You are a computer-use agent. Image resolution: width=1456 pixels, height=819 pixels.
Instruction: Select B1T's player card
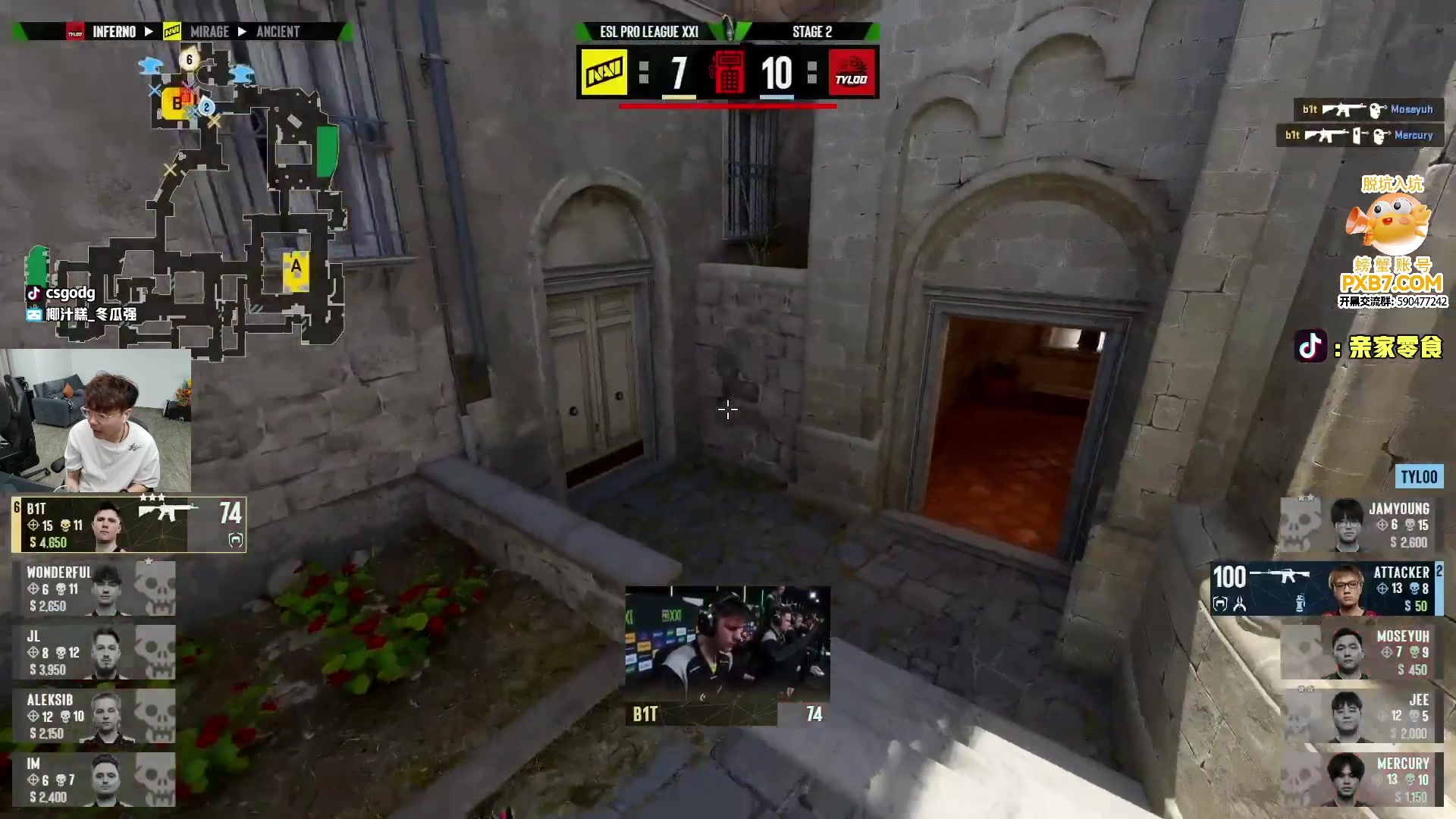[129, 525]
